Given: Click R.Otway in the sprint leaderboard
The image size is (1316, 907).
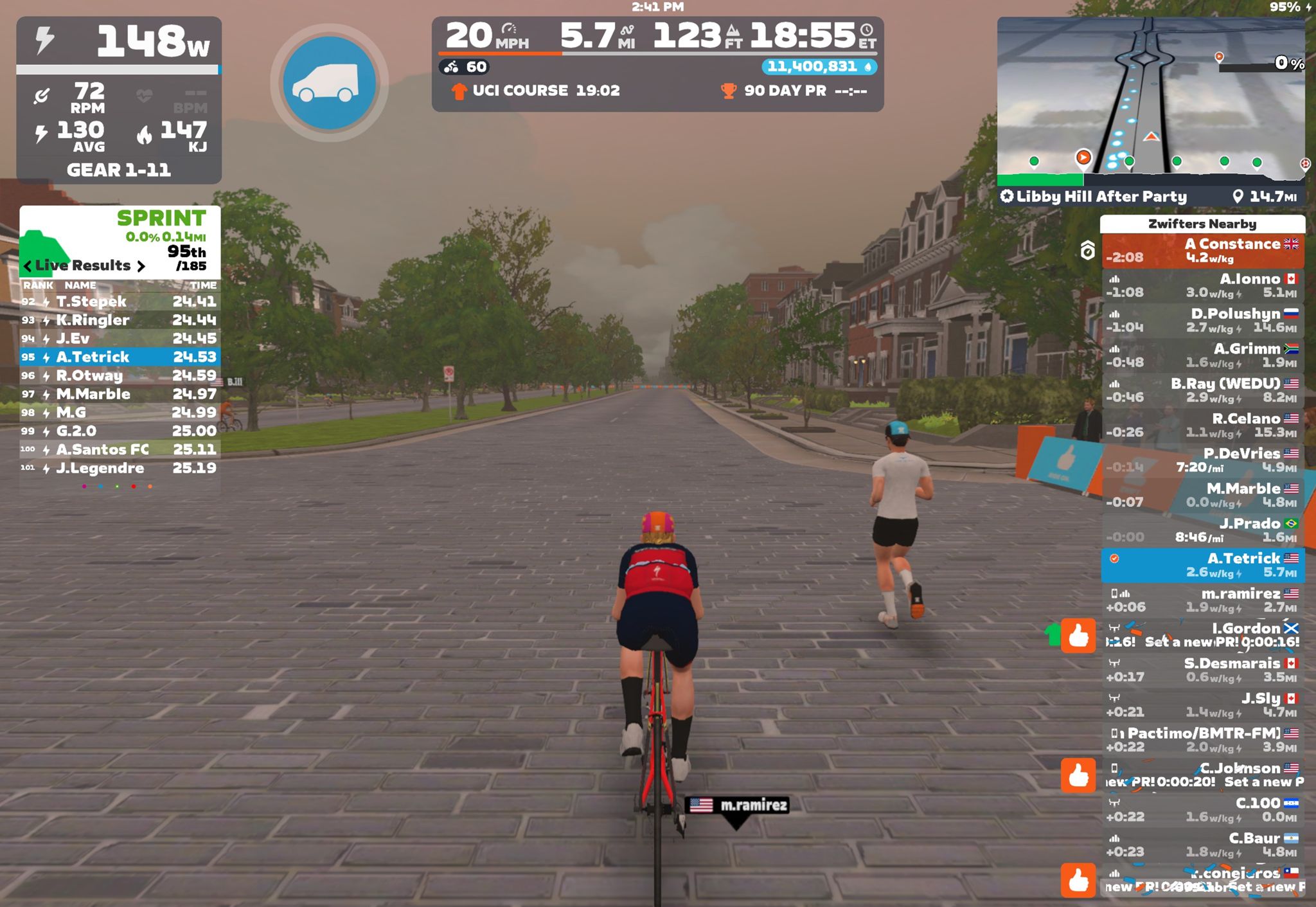Looking at the screenshot, I should click(120, 375).
